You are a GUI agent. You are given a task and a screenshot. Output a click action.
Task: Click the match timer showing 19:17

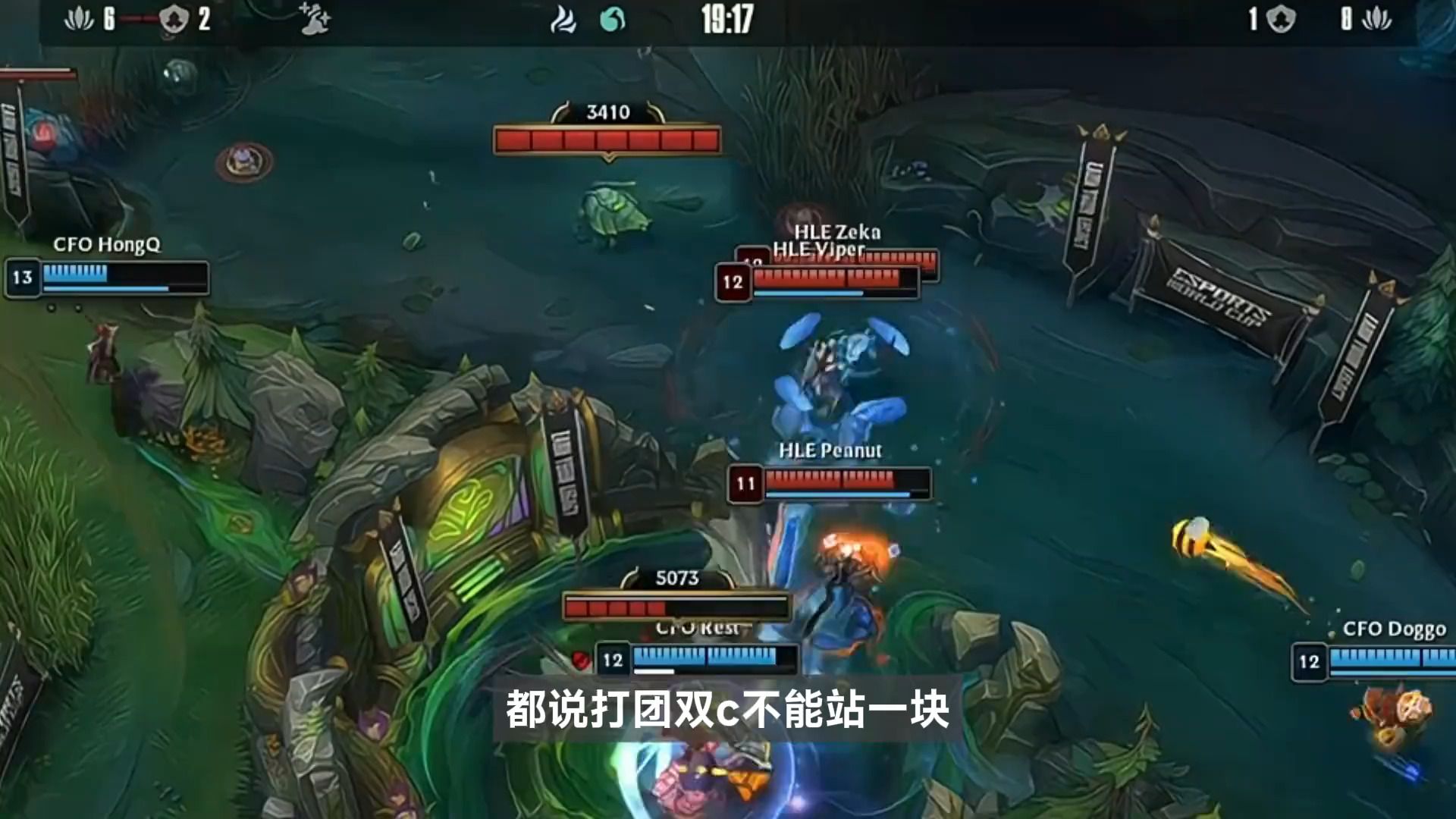pos(726,22)
